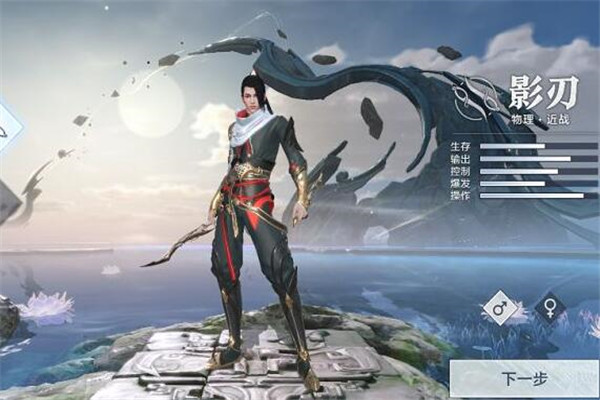Proceed with the 下一步 button

[x=523, y=379]
